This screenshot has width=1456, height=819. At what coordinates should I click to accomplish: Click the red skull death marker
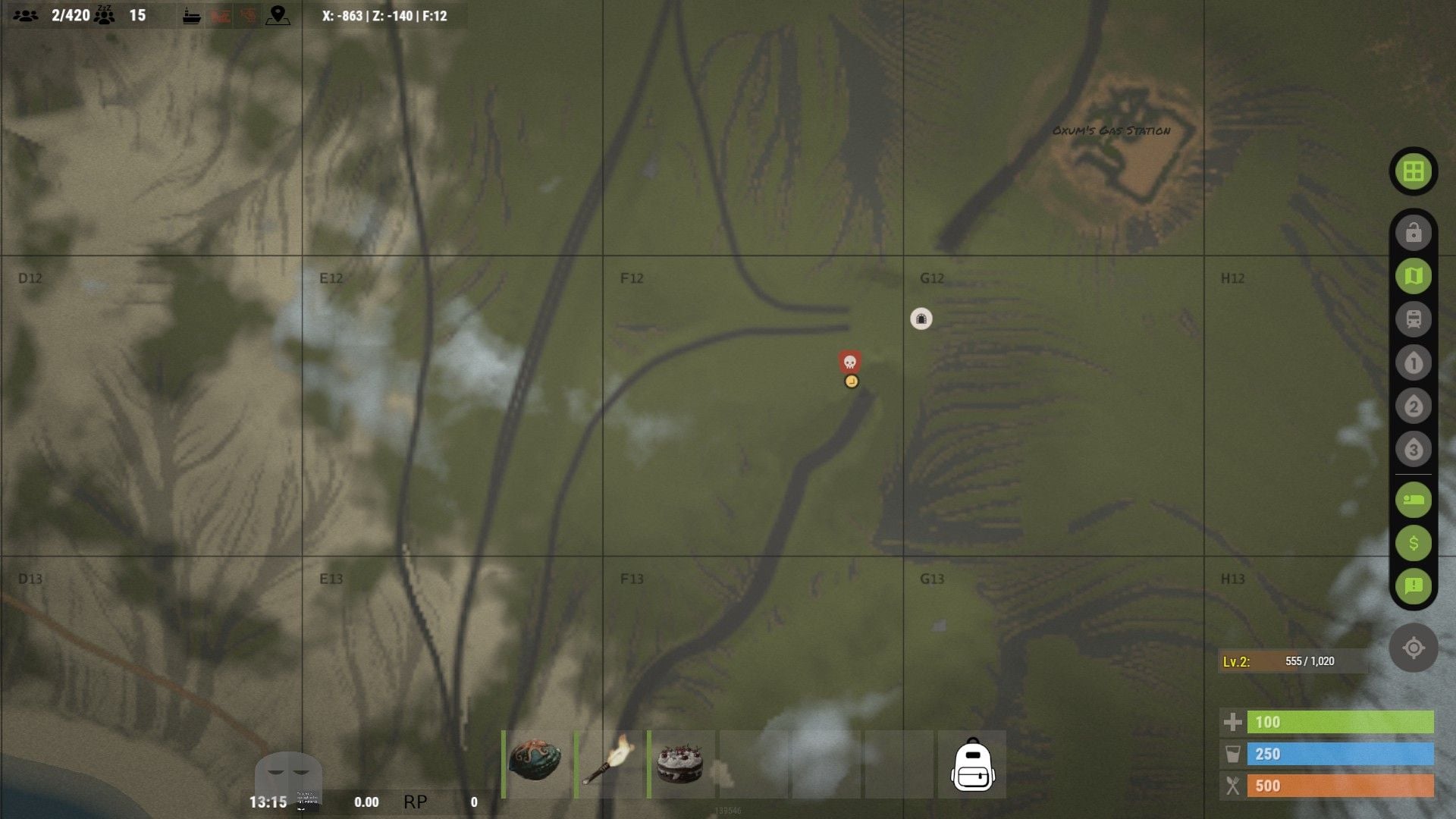point(849,361)
